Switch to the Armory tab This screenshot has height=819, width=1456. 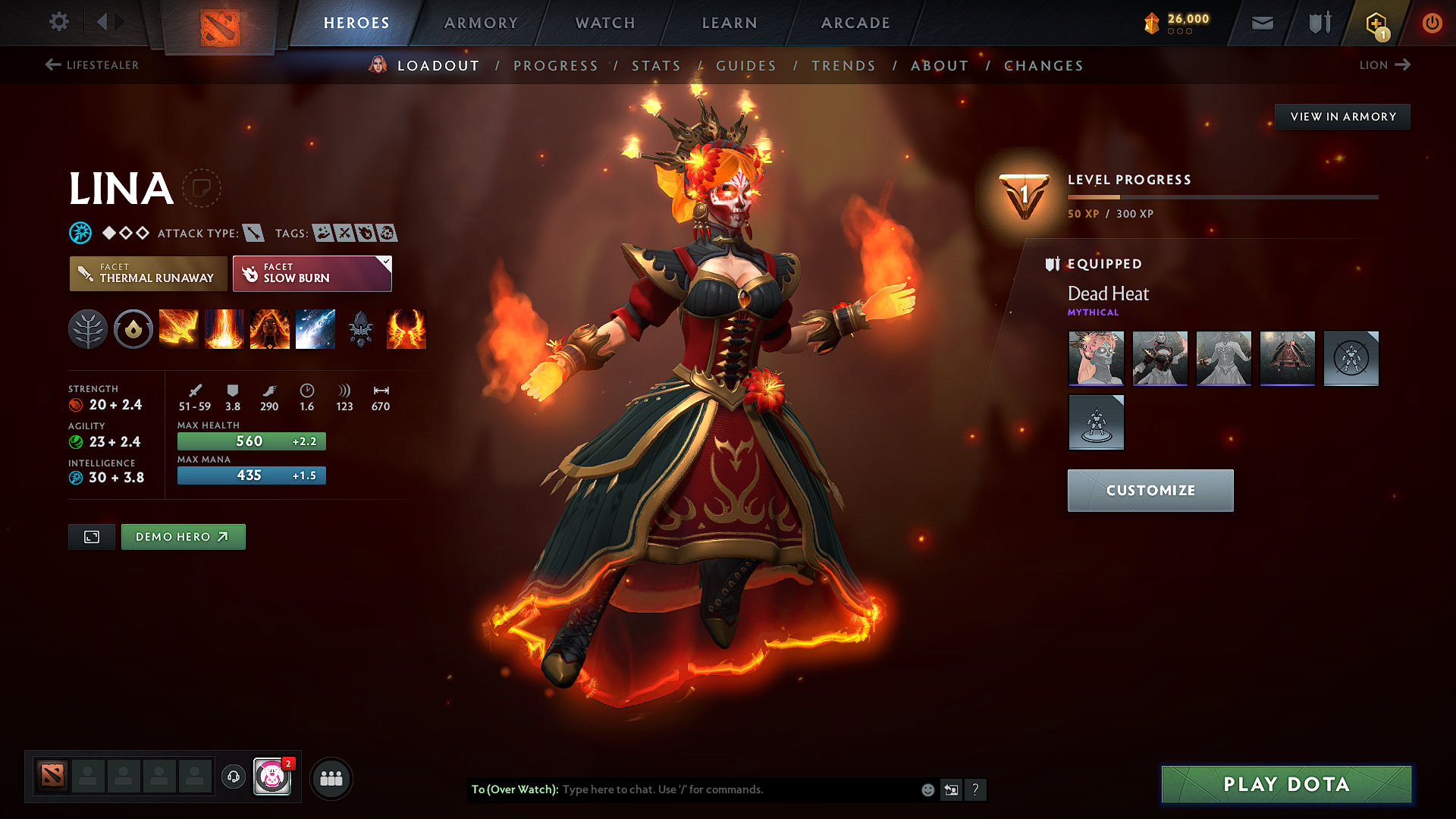click(481, 23)
